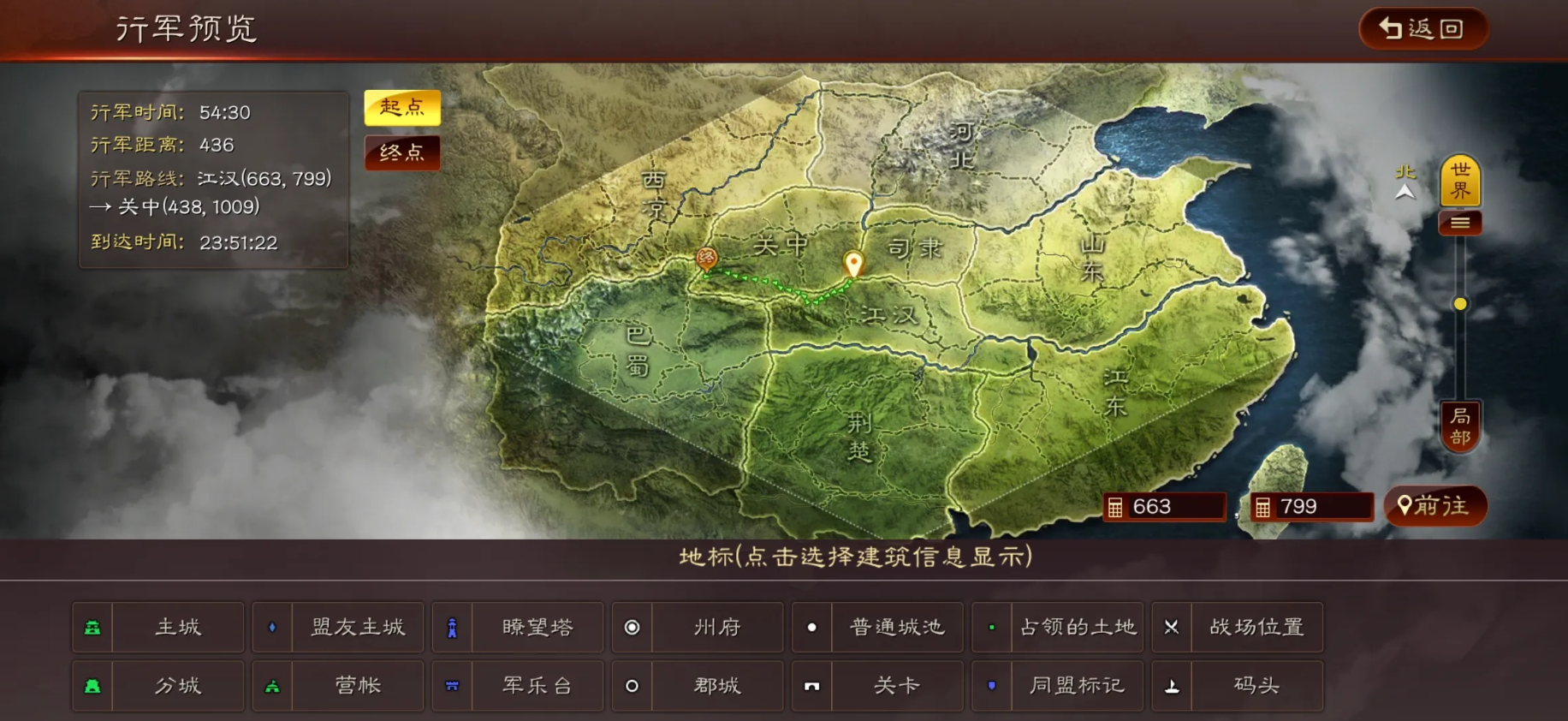
Task: Click the 同盟标记 alliance marker icon
Action: 992,685
